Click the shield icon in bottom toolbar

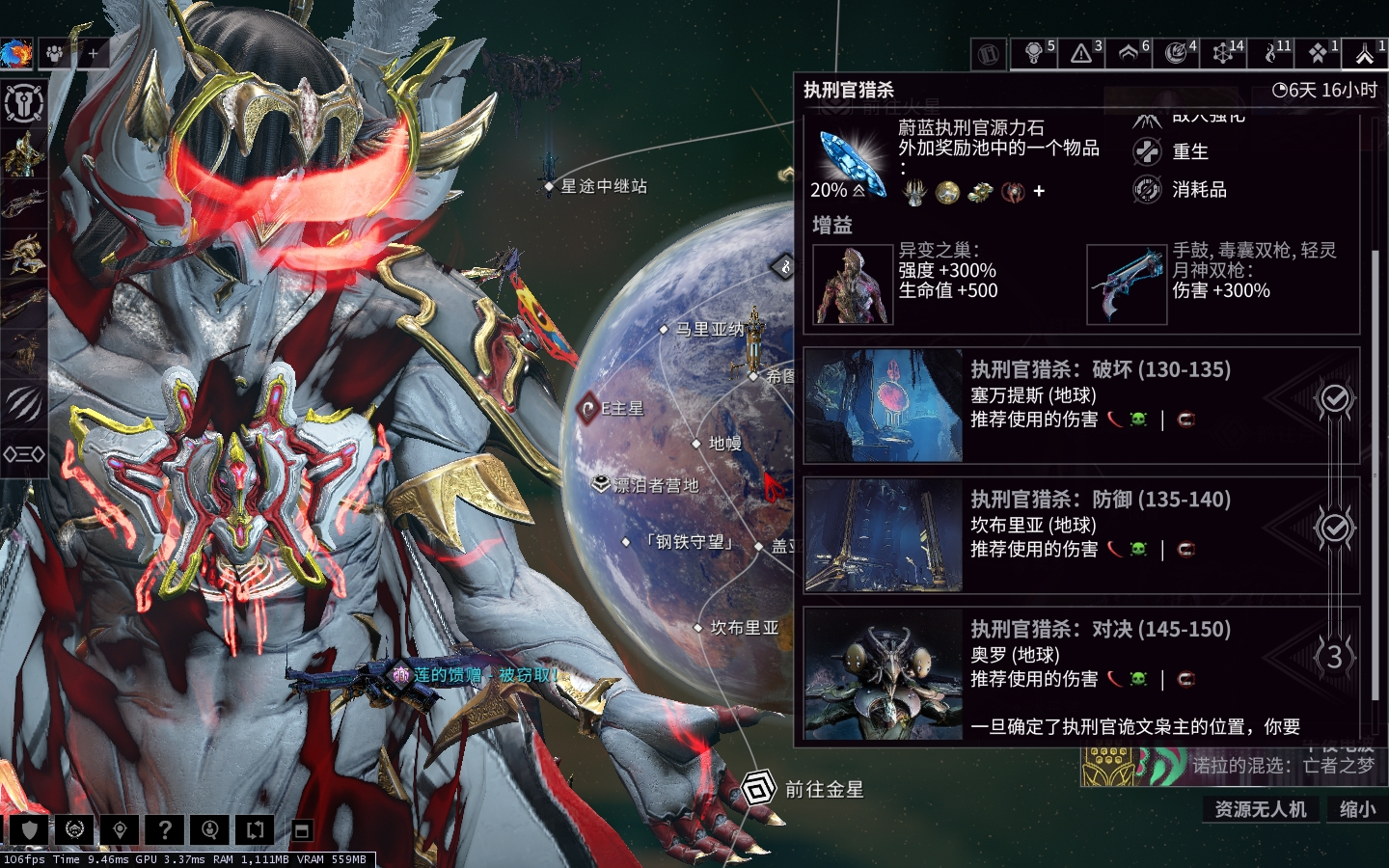tap(30, 829)
